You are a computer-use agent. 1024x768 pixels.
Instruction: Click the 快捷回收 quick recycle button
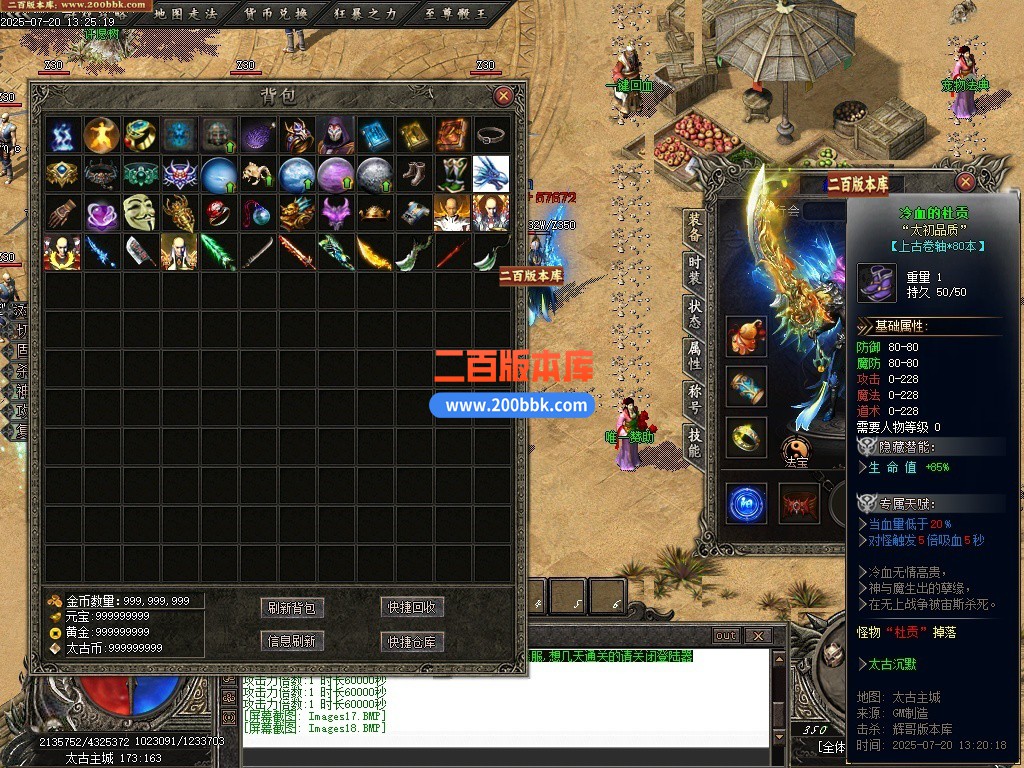click(412, 608)
